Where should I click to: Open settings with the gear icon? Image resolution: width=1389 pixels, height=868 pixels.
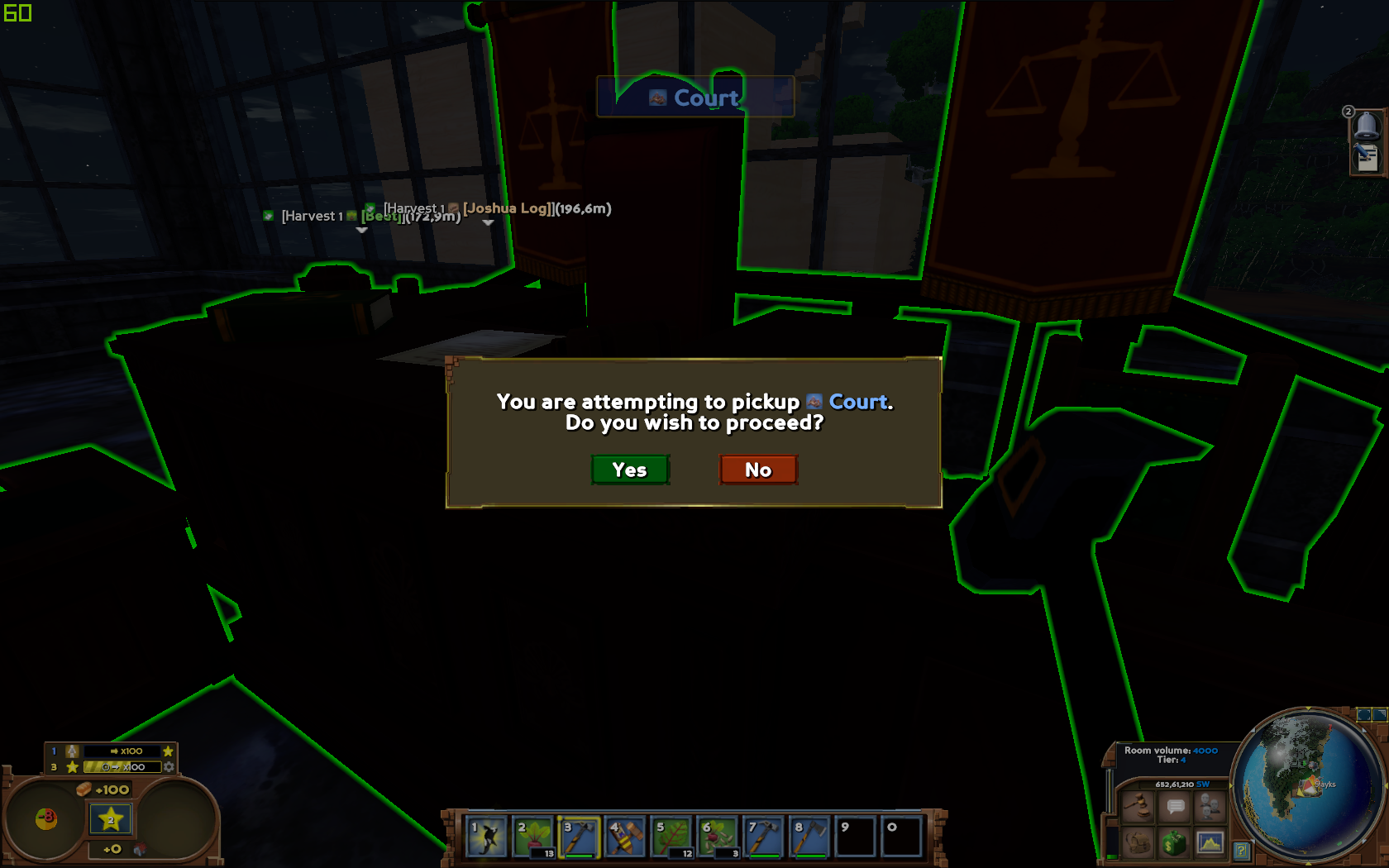click(x=170, y=767)
